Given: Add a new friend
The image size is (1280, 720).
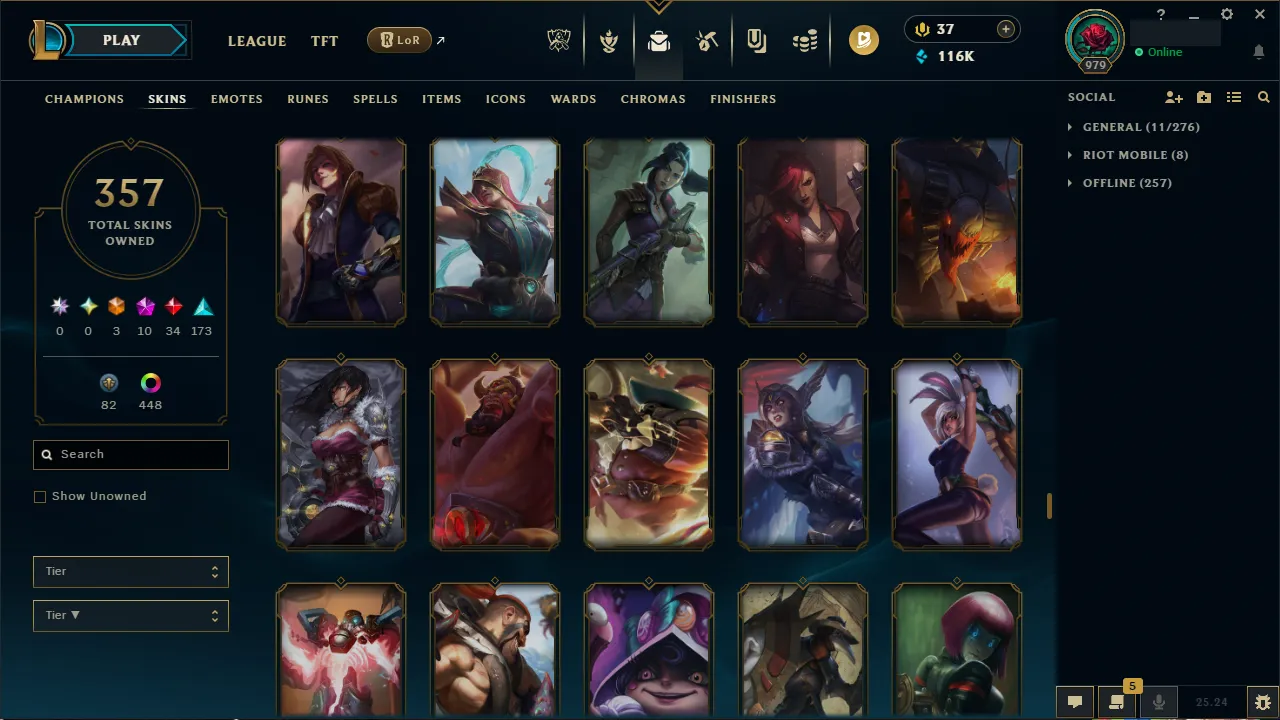Looking at the screenshot, I should coord(1174,97).
